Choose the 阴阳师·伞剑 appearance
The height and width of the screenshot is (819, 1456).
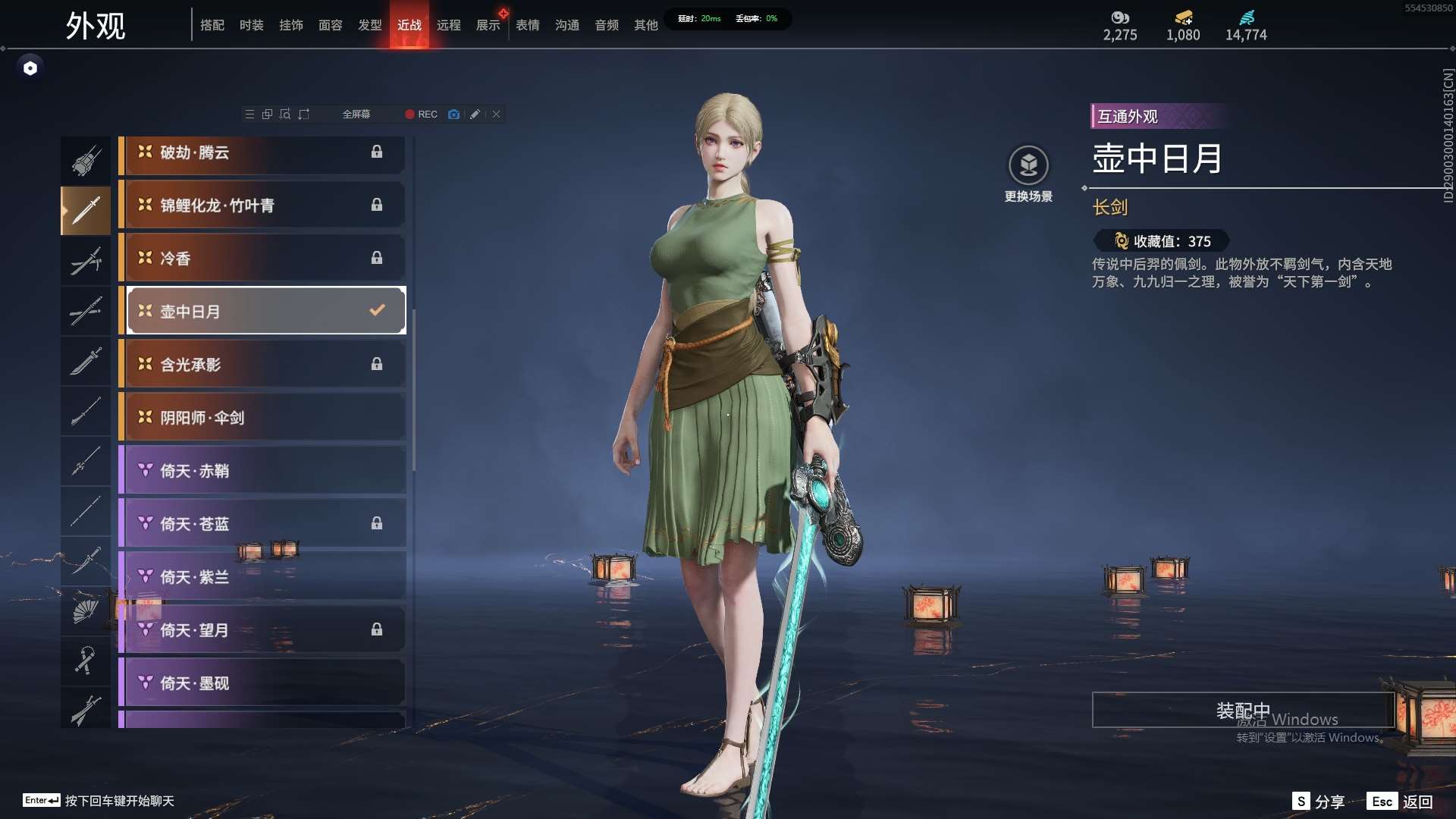click(262, 418)
